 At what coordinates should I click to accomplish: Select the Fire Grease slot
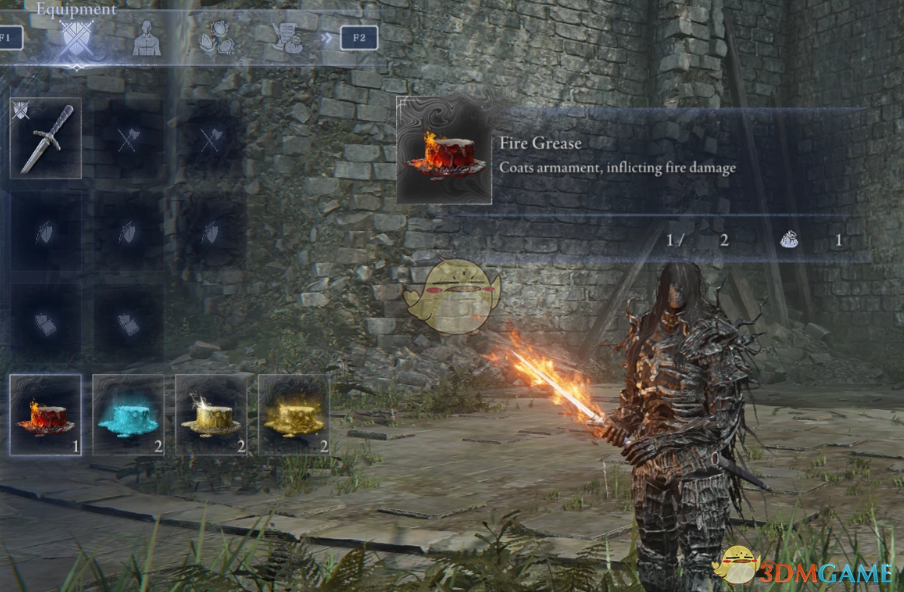46,415
